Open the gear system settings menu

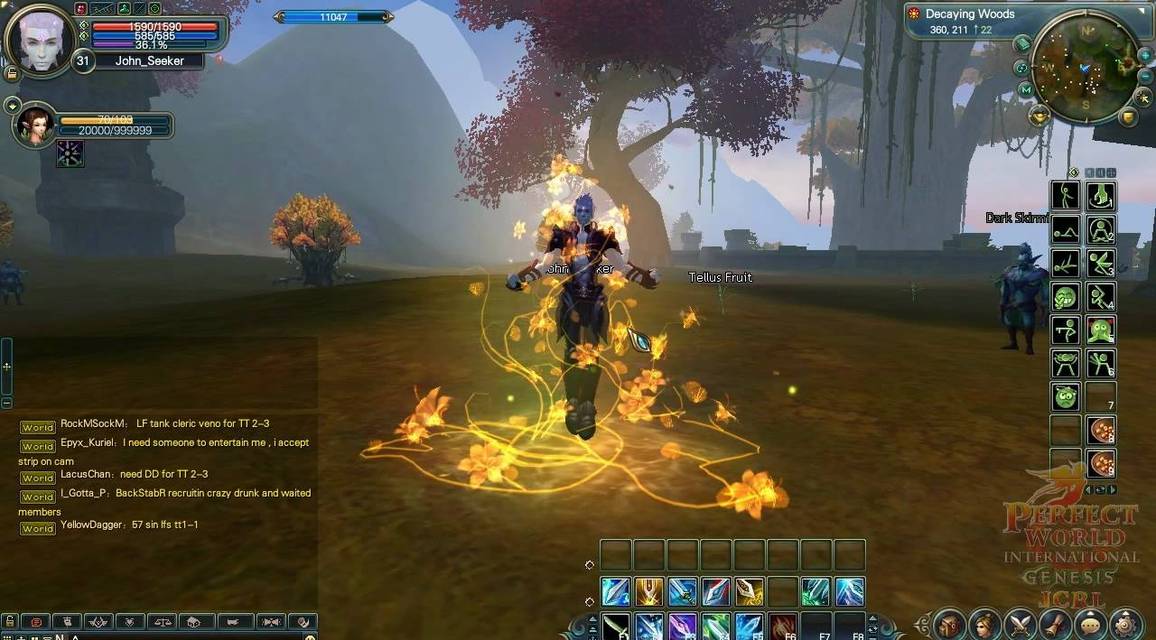(x=1125, y=624)
